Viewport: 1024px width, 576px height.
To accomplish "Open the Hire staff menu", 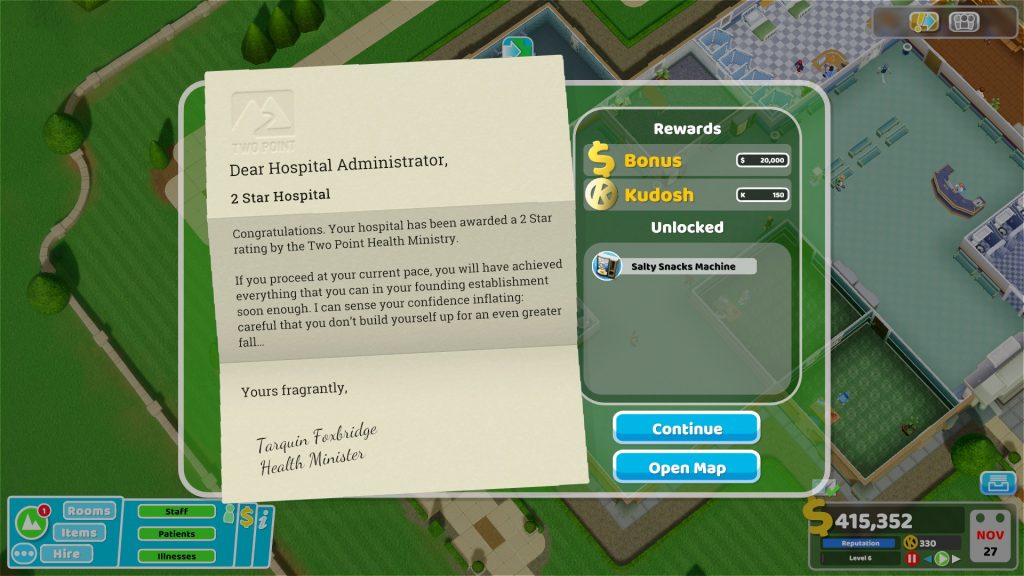I will [66, 553].
